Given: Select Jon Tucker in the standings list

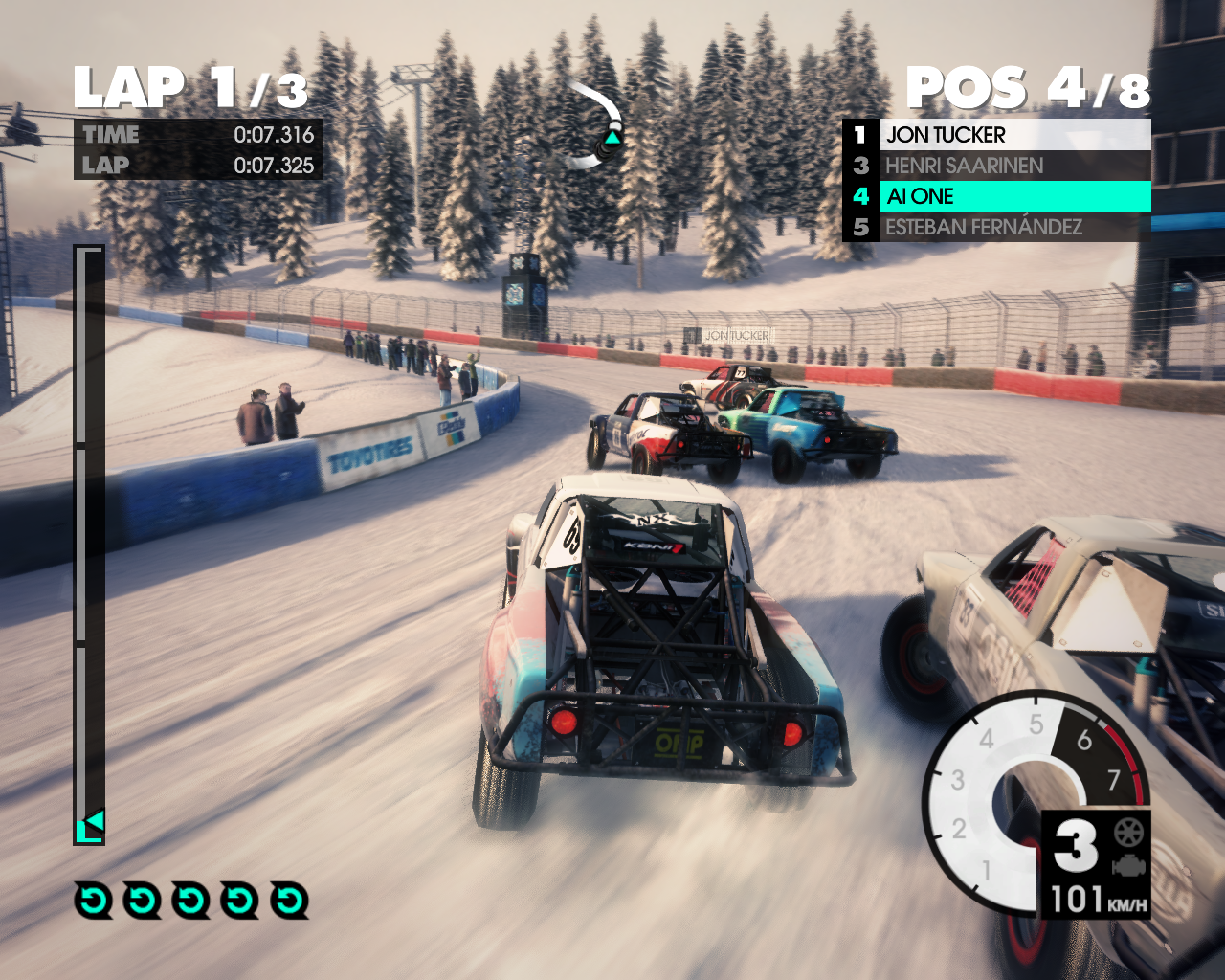Looking at the screenshot, I should point(995,135).
